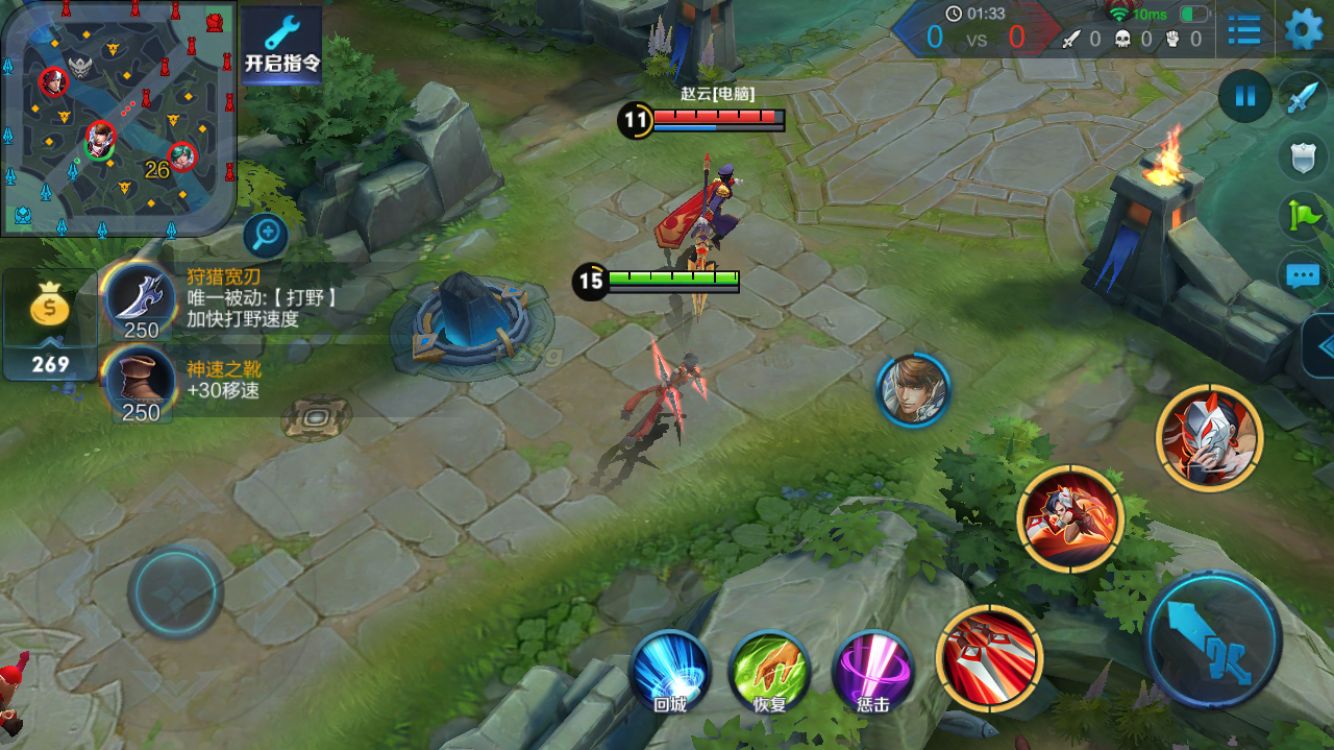Cast the white-masked ultimate skill
Screen dimensions: 1334x750
[1210, 438]
